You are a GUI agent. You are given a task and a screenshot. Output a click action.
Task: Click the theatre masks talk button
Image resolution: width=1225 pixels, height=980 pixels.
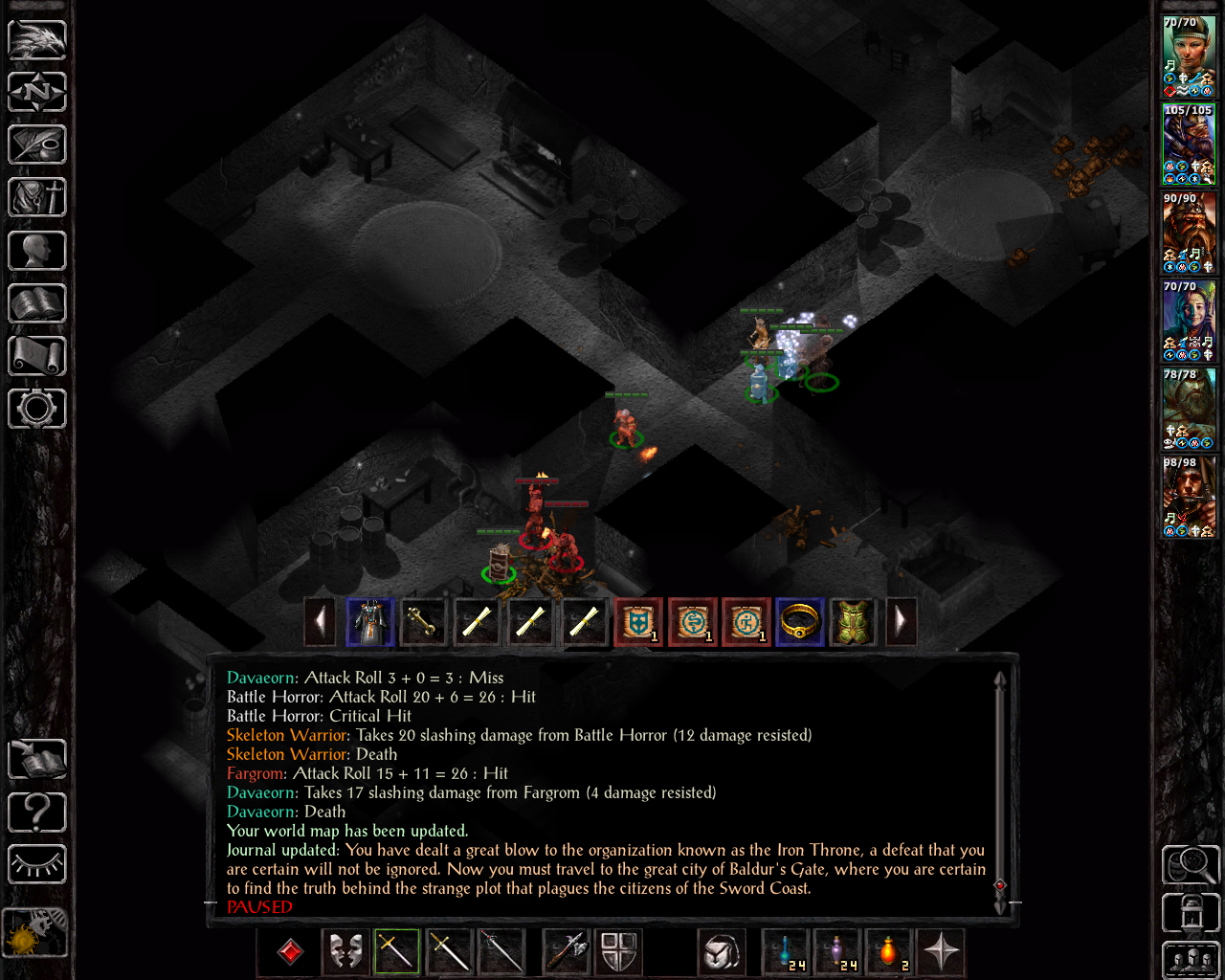point(345,952)
